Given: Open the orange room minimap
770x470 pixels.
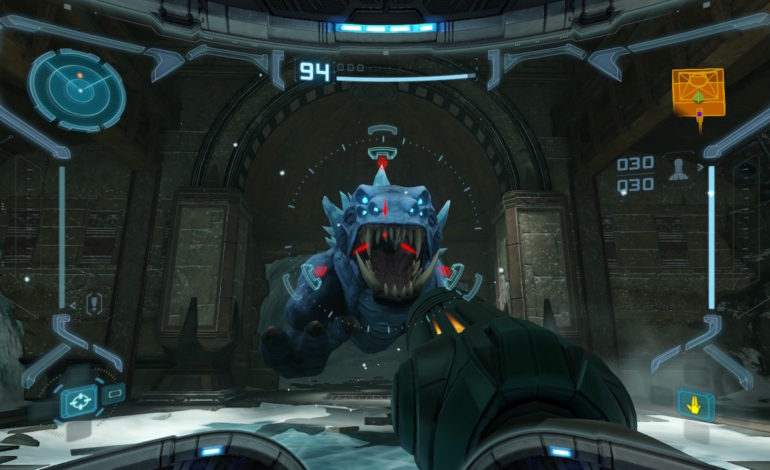Looking at the screenshot, I should [x=697, y=92].
